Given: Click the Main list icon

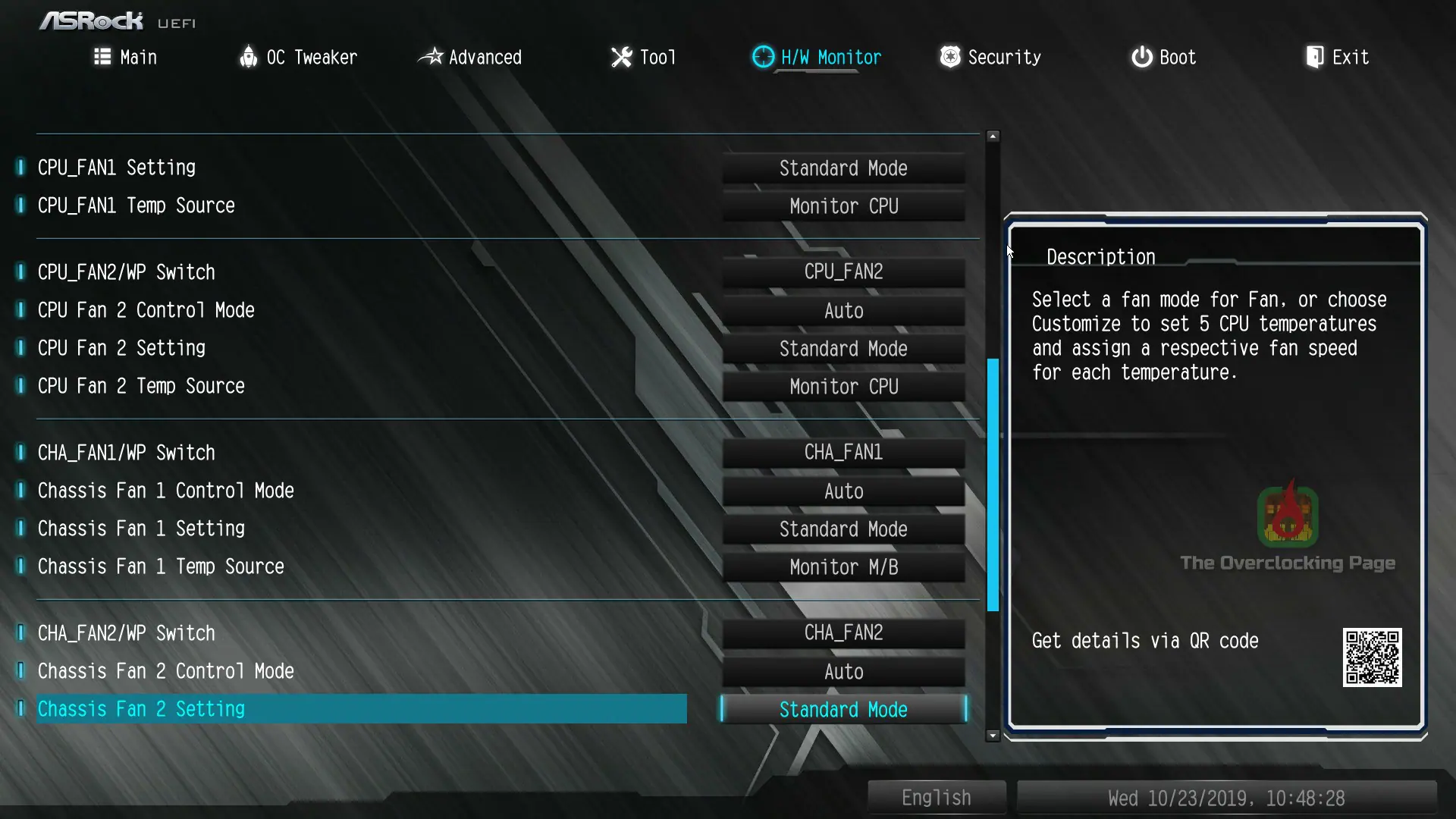Looking at the screenshot, I should (102, 57).
